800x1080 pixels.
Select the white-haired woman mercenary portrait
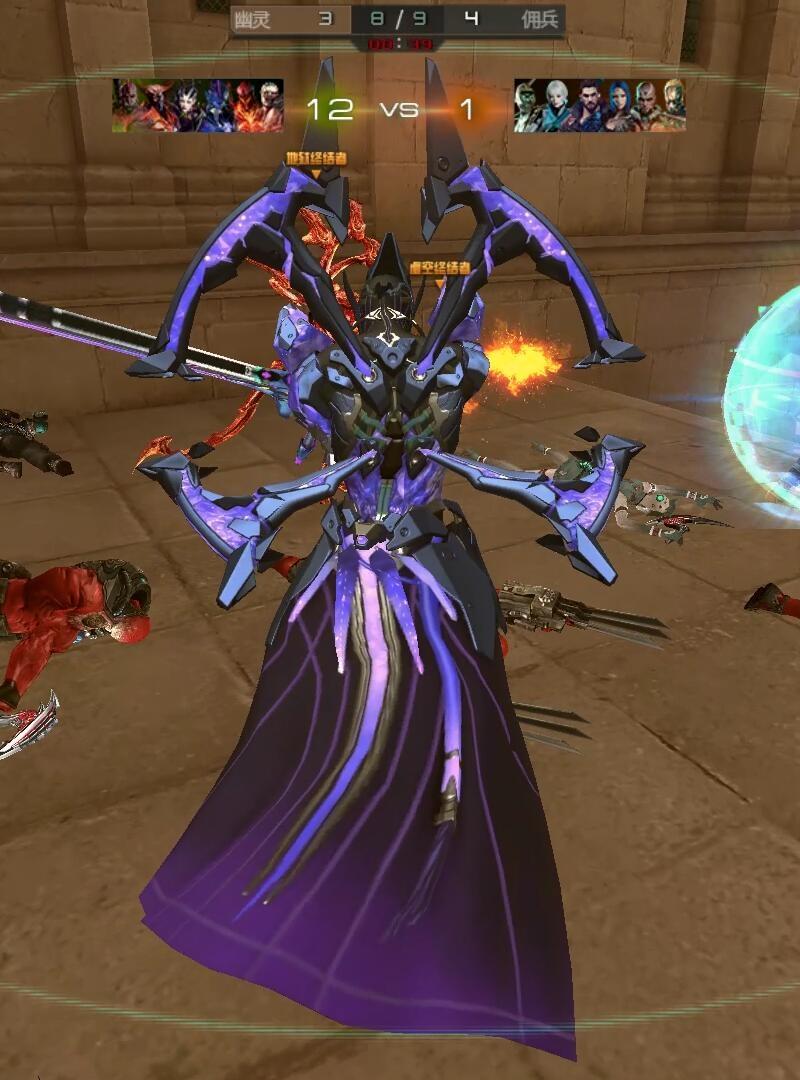pos(557,106)
